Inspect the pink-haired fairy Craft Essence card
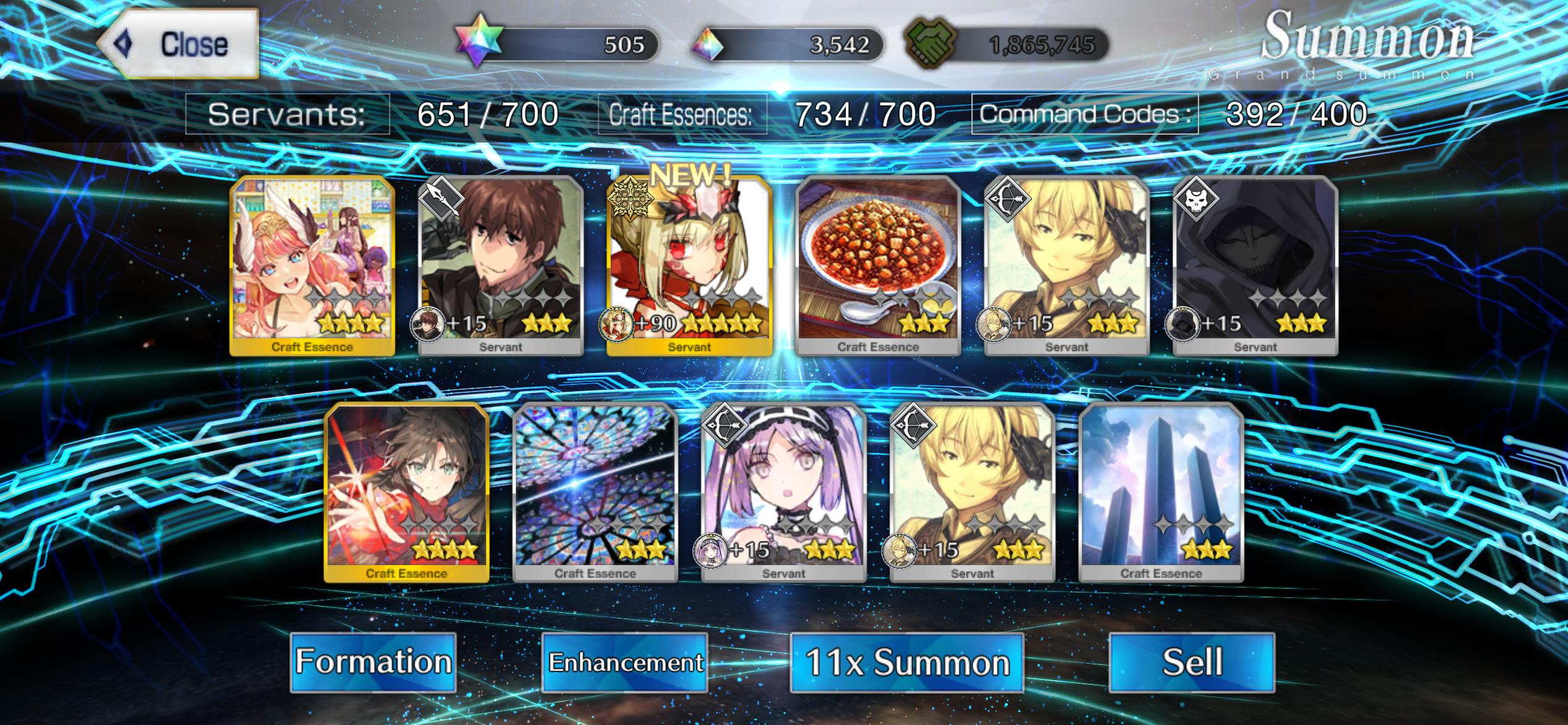This screenshot has width=1568, height=725. point(312,266)
